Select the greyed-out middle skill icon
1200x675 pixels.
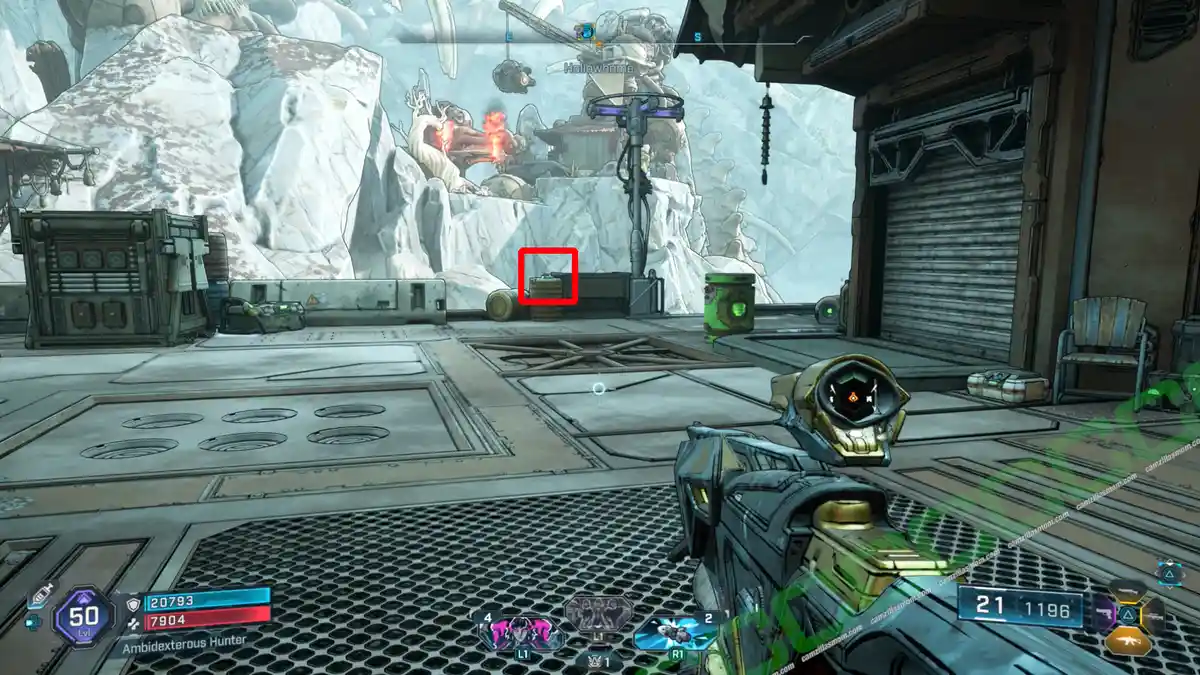coord(598,614)
